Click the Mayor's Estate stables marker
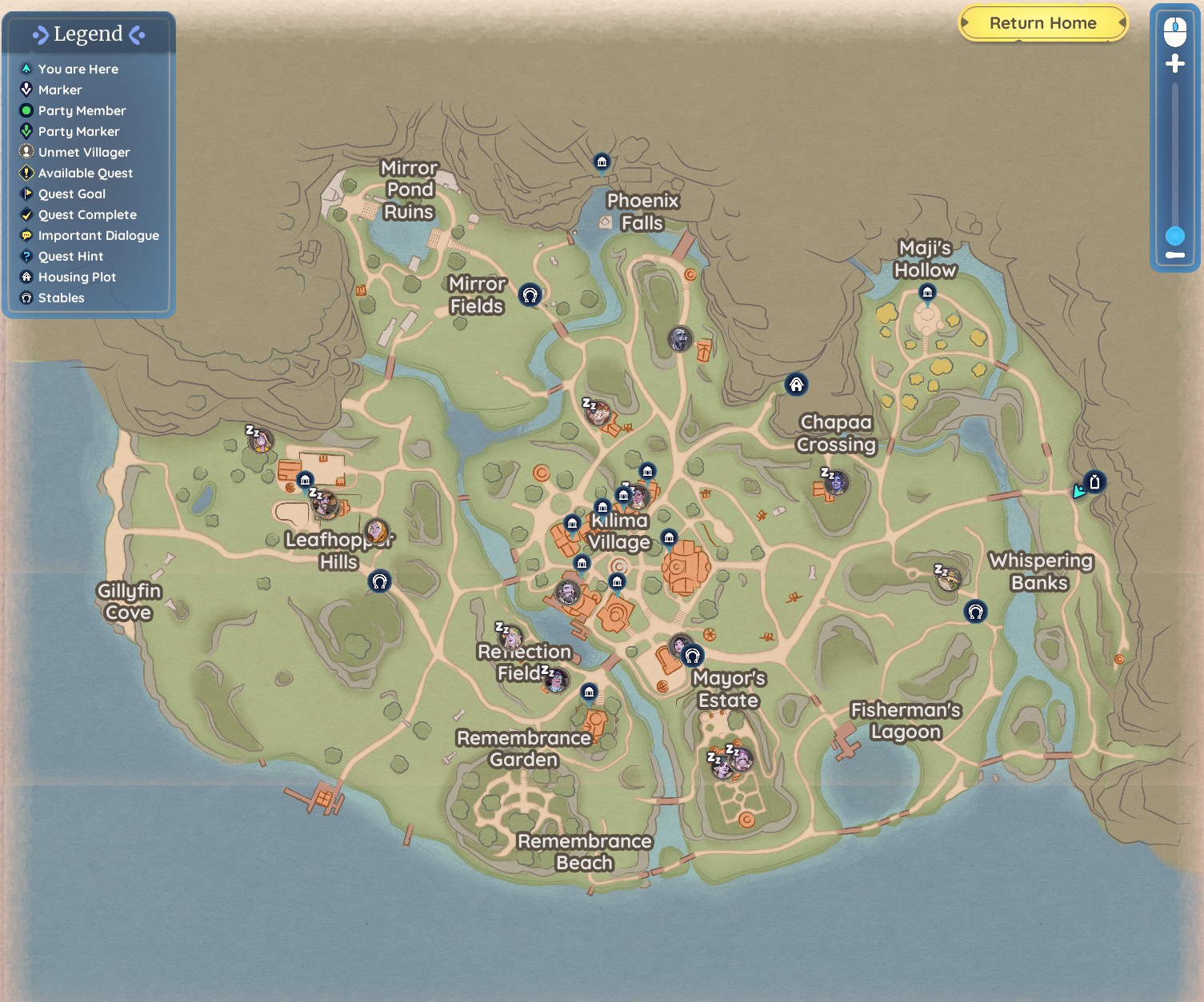This screenshot has width=1204, height=1002. pos(693,656)
